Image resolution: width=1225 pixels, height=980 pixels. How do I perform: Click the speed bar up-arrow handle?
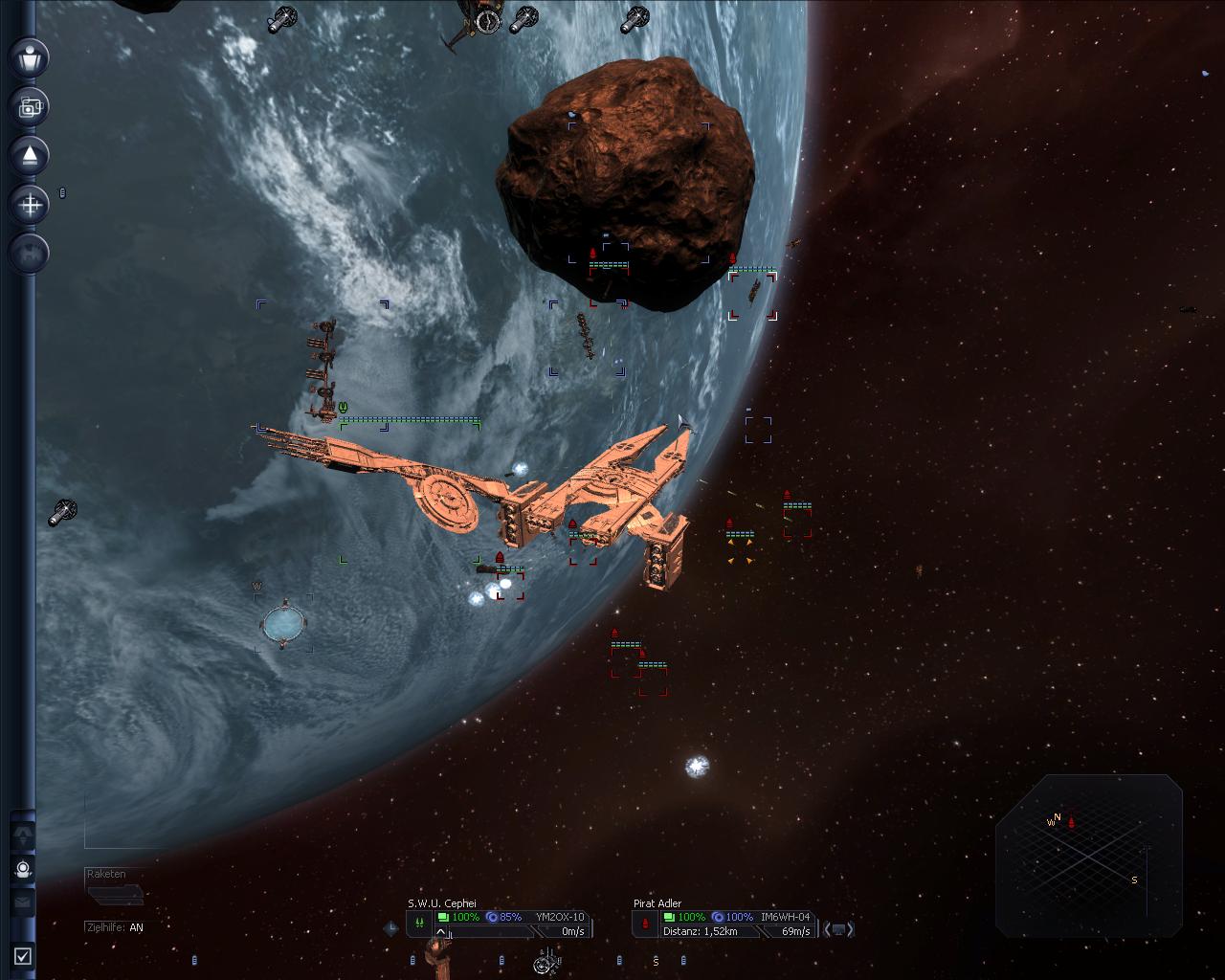tap(441, 931)
